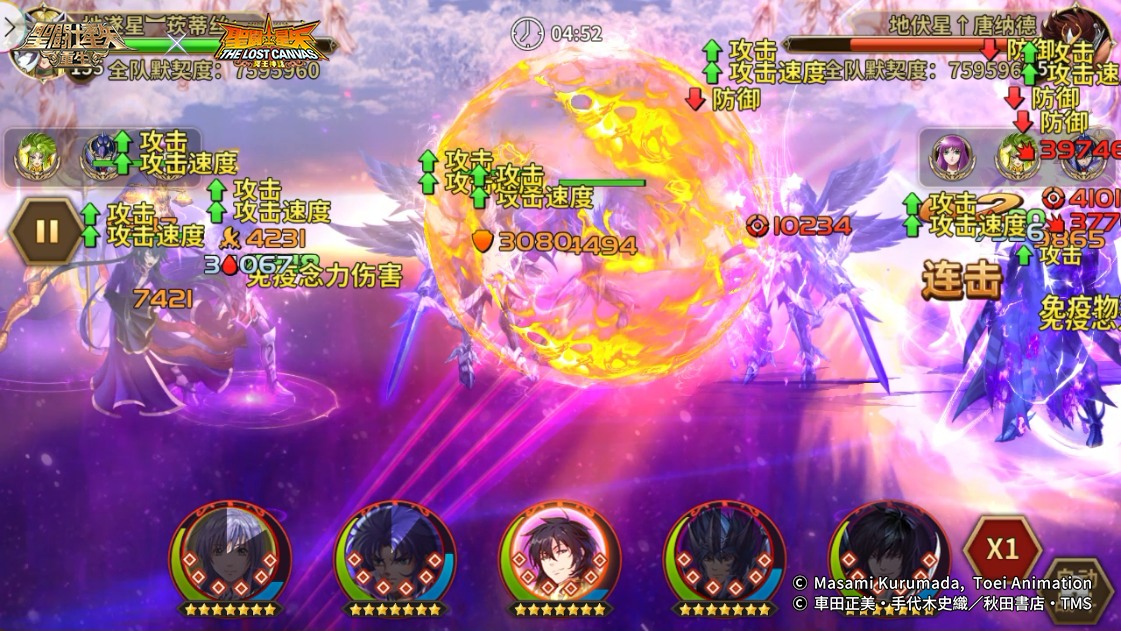Select the green-haired support portrait on the left

tap(36, 157)
